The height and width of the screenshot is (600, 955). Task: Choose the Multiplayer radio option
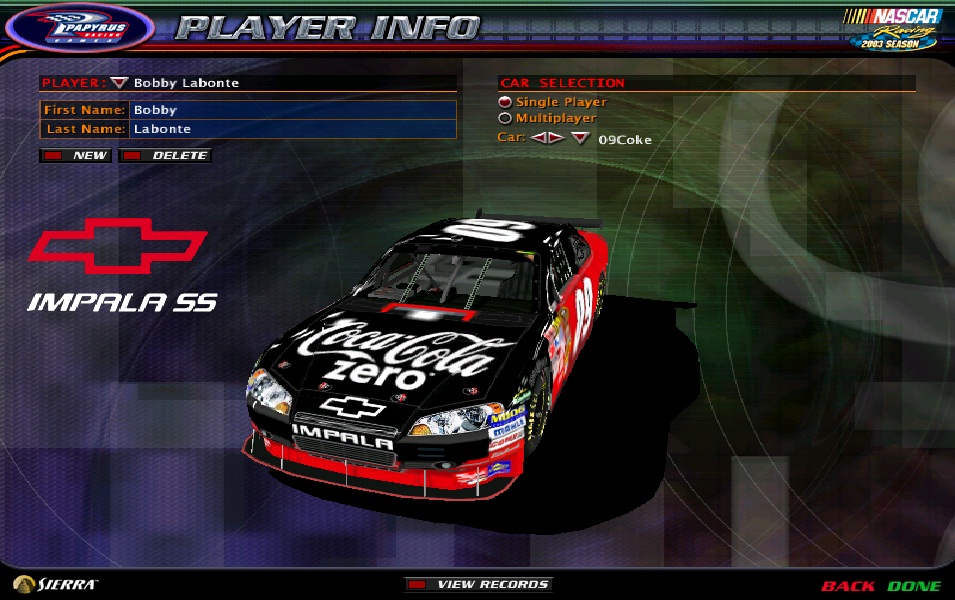point(505,118)
